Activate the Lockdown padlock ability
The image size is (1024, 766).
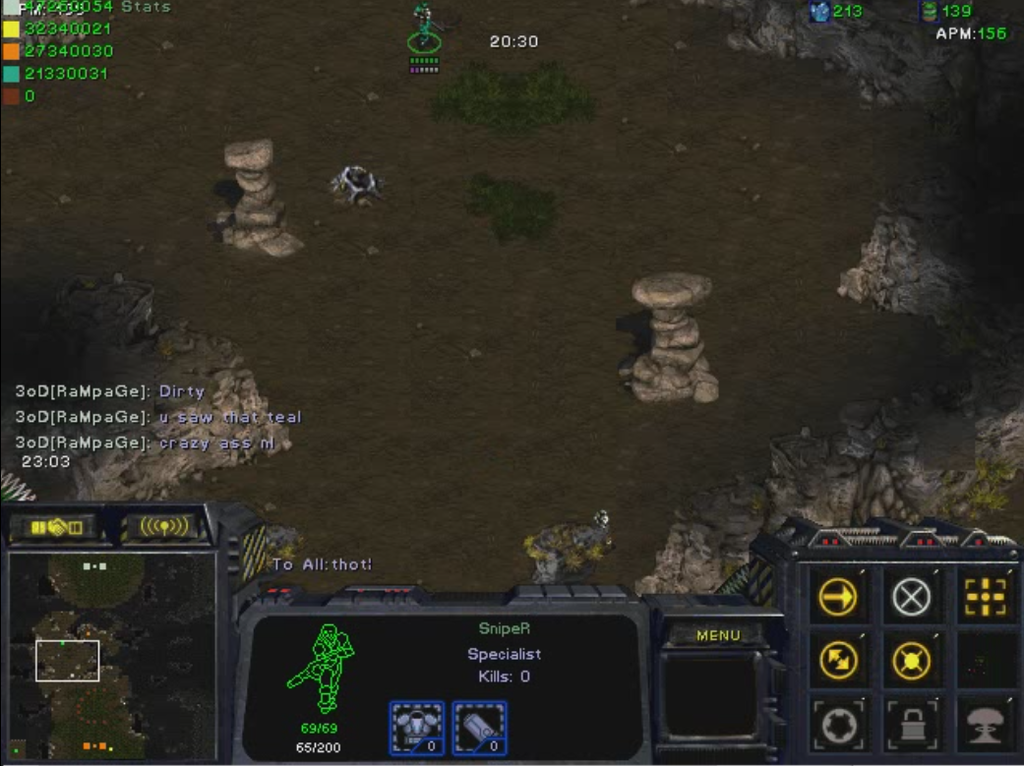[x=911, y=726]
